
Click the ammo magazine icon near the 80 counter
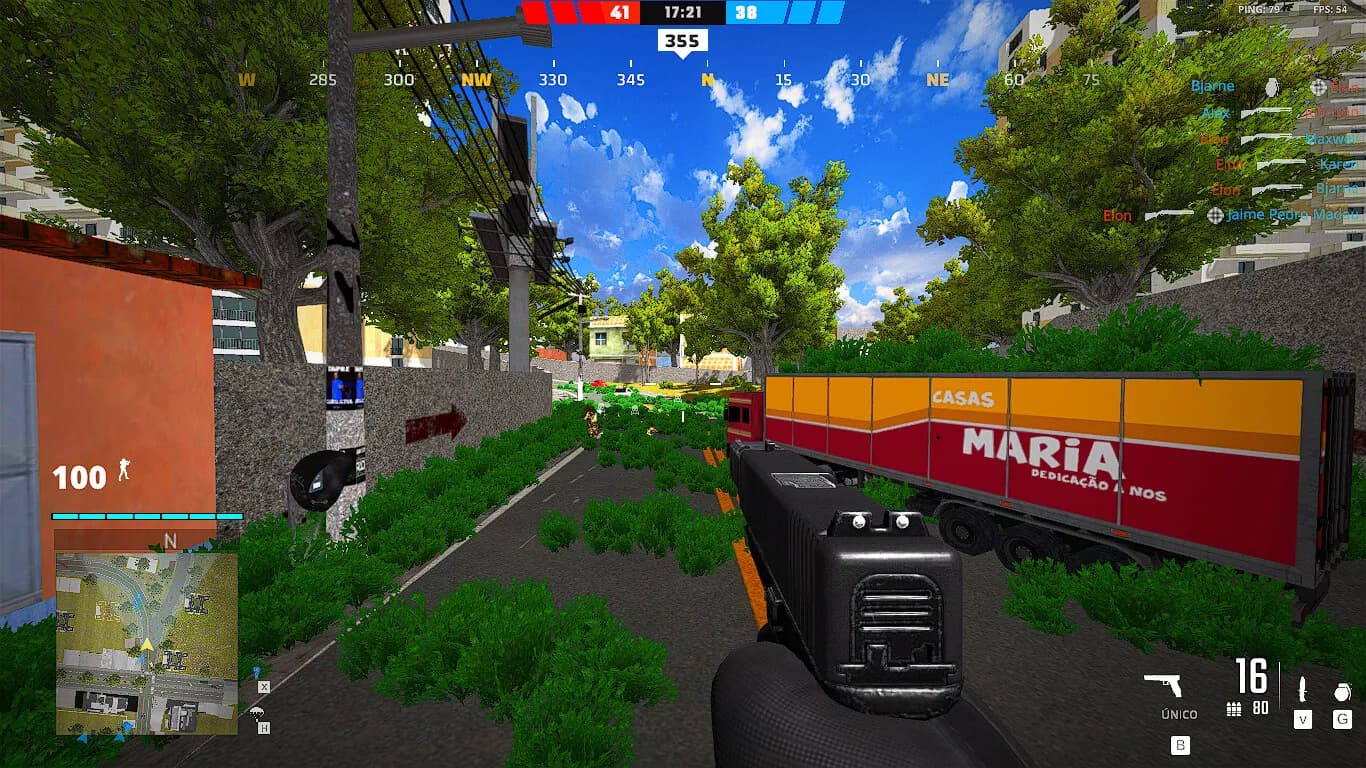pos(1234,709)
